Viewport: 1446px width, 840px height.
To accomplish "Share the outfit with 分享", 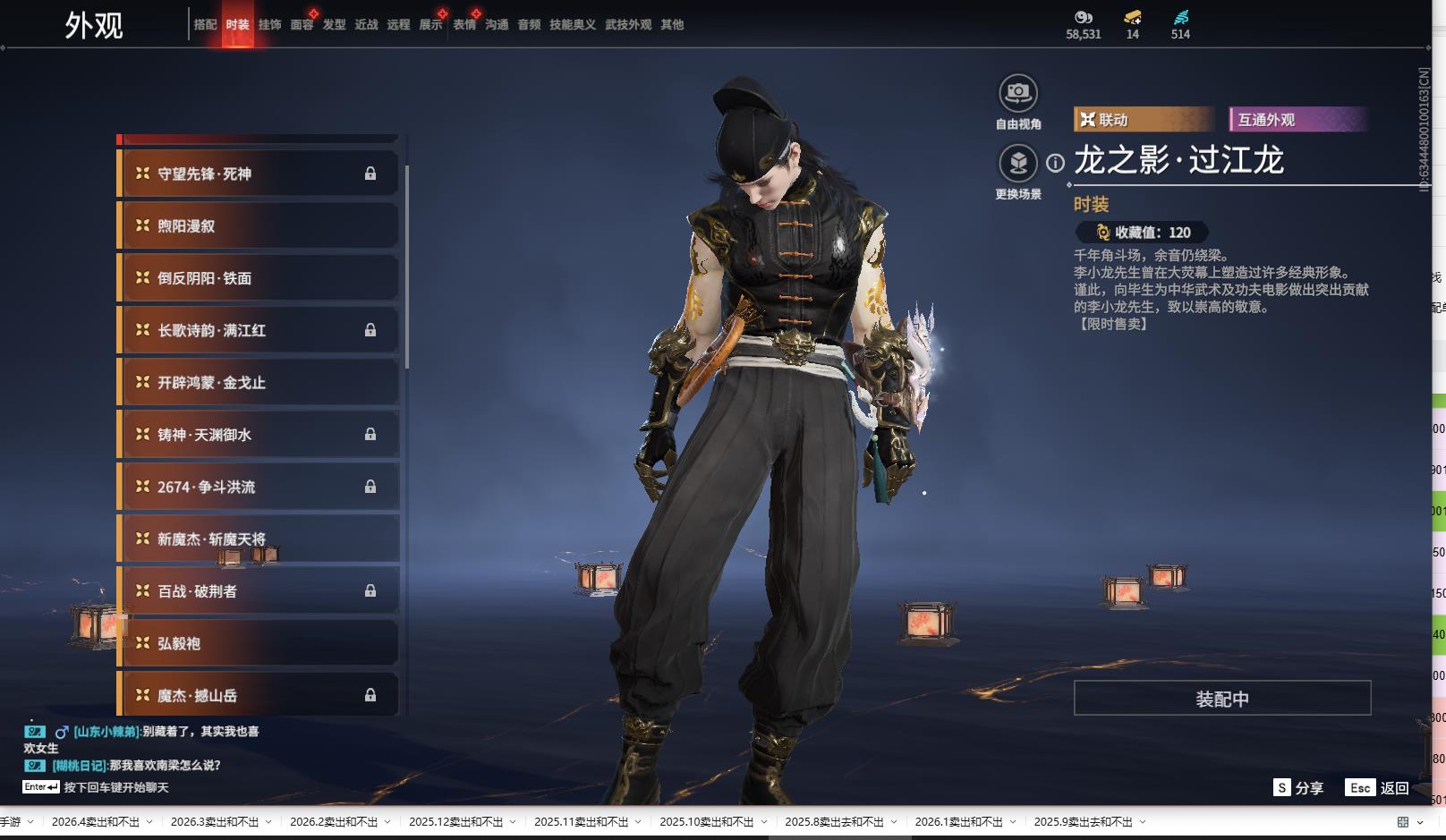I will [1299, 788].
